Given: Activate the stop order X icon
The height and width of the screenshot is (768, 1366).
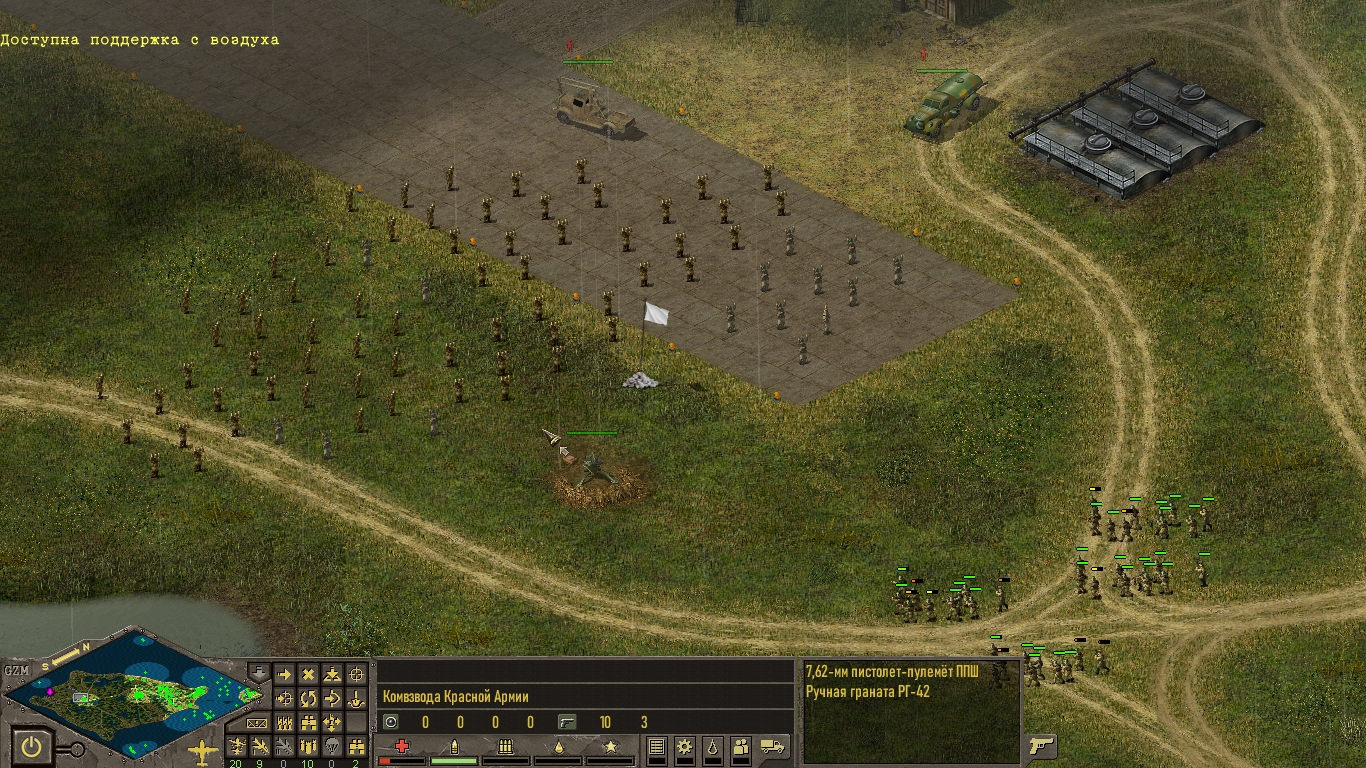Looking at the screenshot, I should [x=308, y=675].
